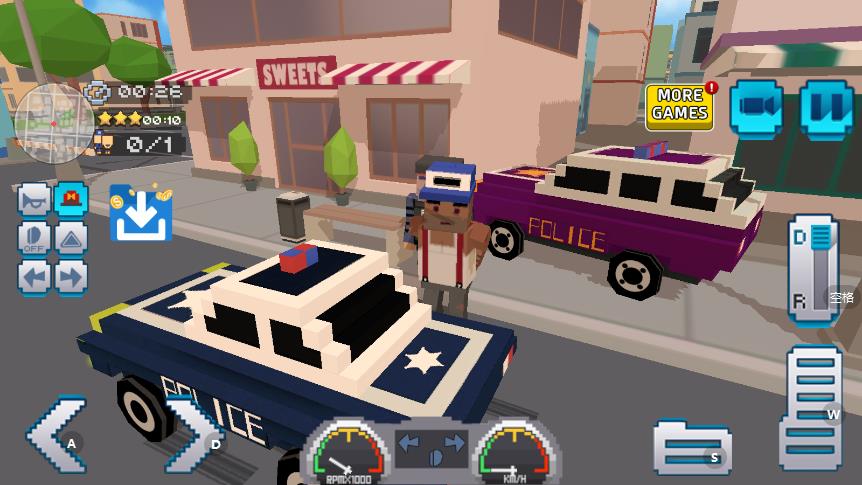Honk the horn button
The height and width of the screenshot is (485, 862).
point(35,201)
